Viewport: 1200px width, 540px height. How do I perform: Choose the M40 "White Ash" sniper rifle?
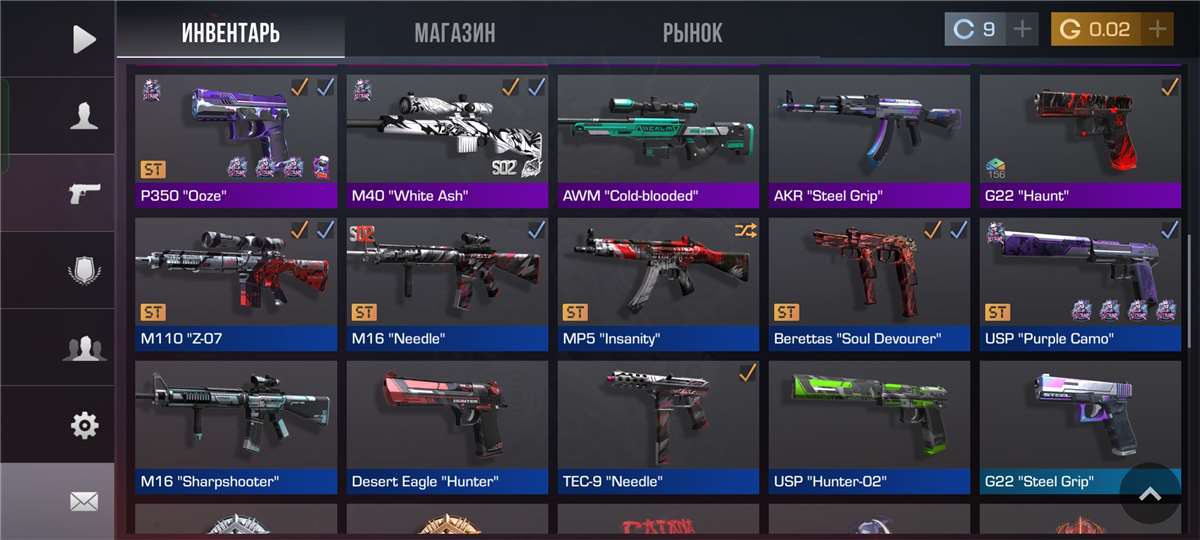(447, 140)
